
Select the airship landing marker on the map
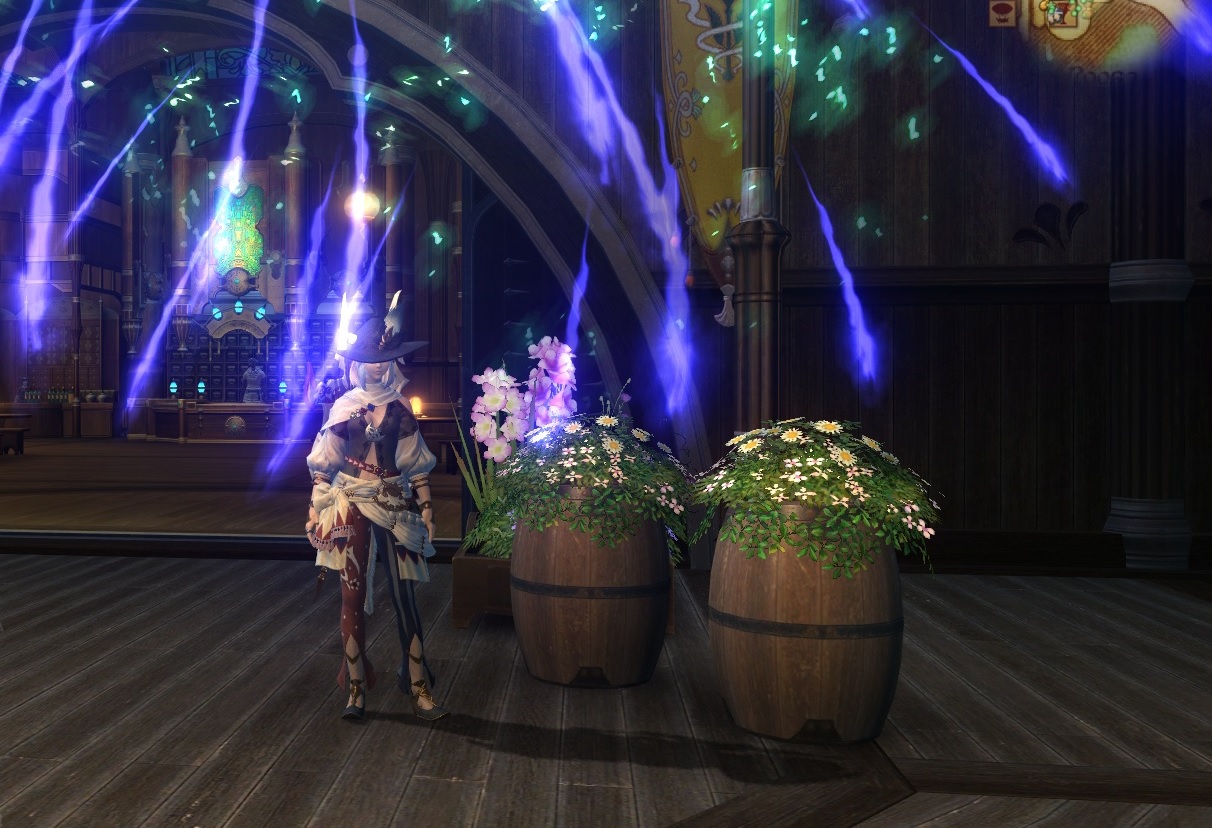[x=1001, y=13]
